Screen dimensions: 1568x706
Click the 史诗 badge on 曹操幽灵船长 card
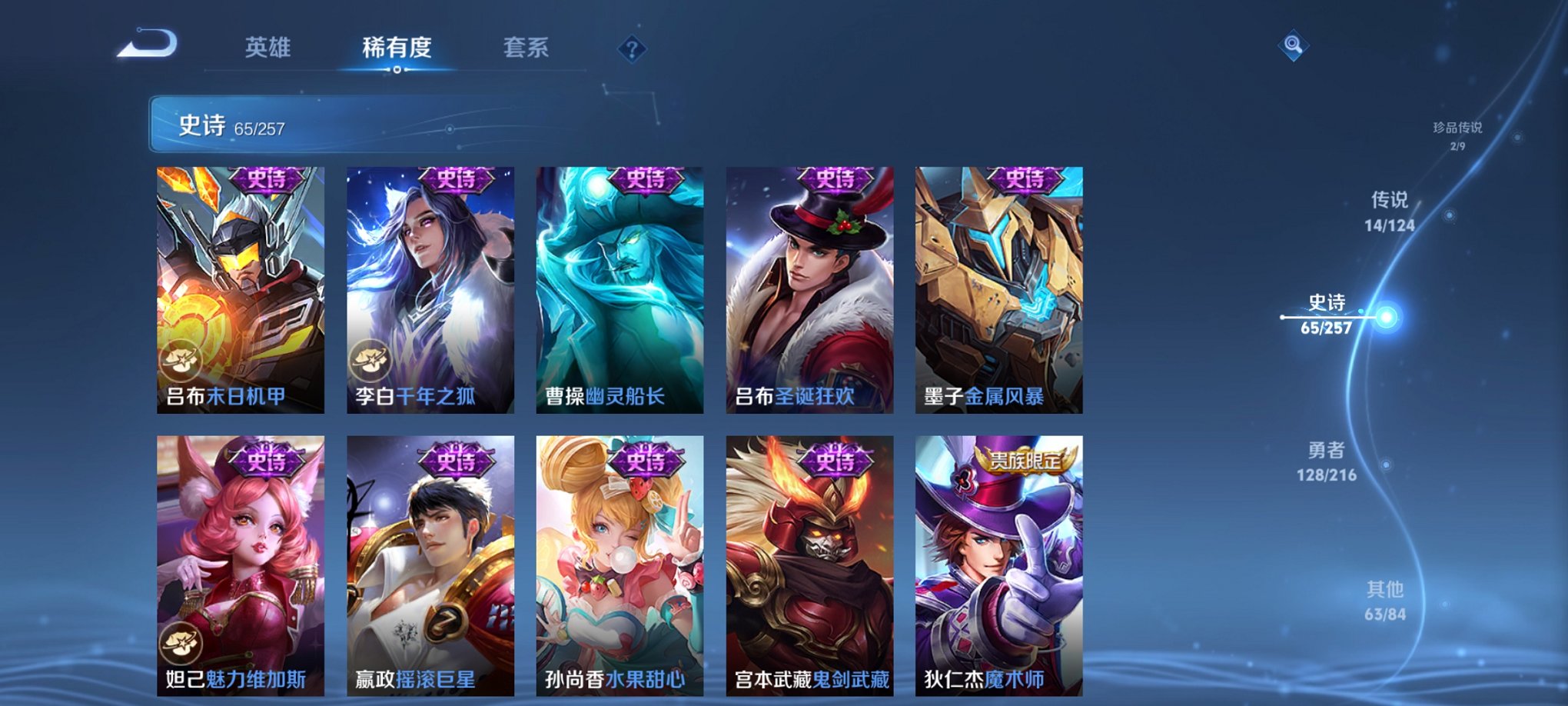tap(646, 181)
